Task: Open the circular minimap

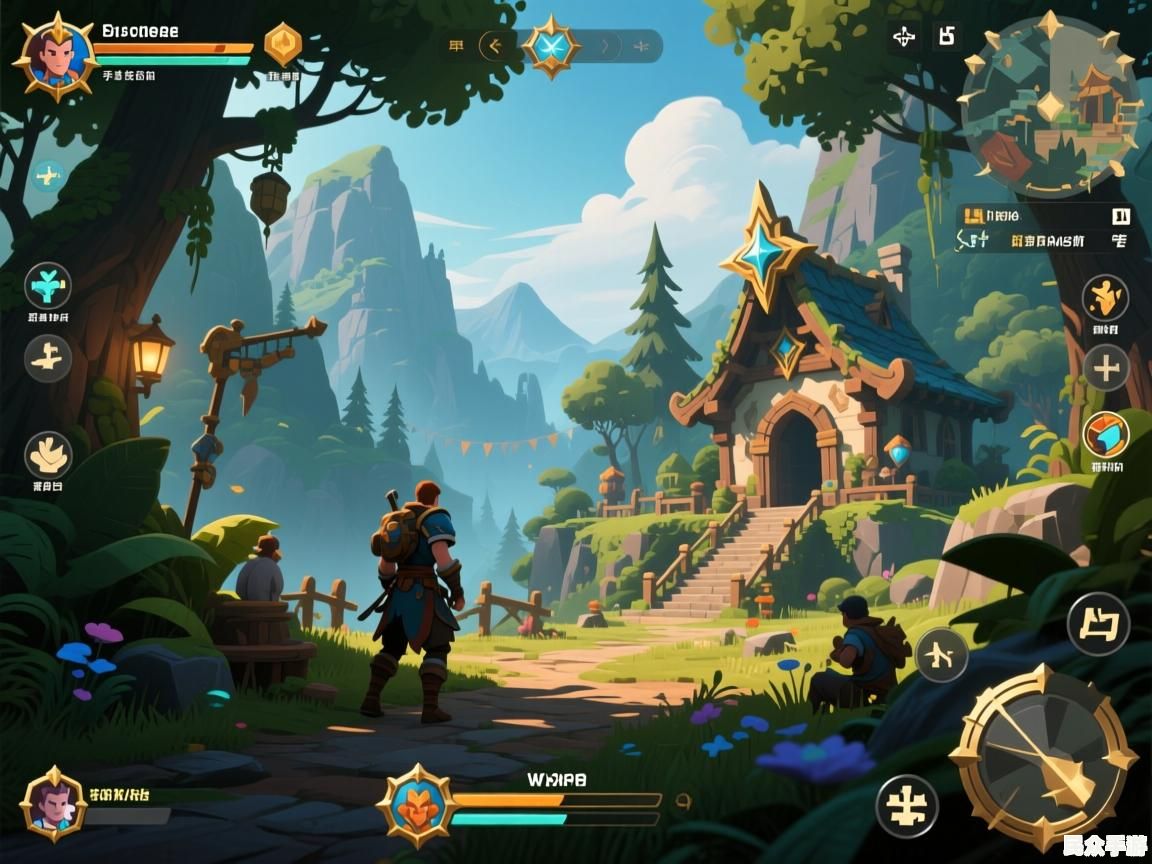Action: 1051,107
